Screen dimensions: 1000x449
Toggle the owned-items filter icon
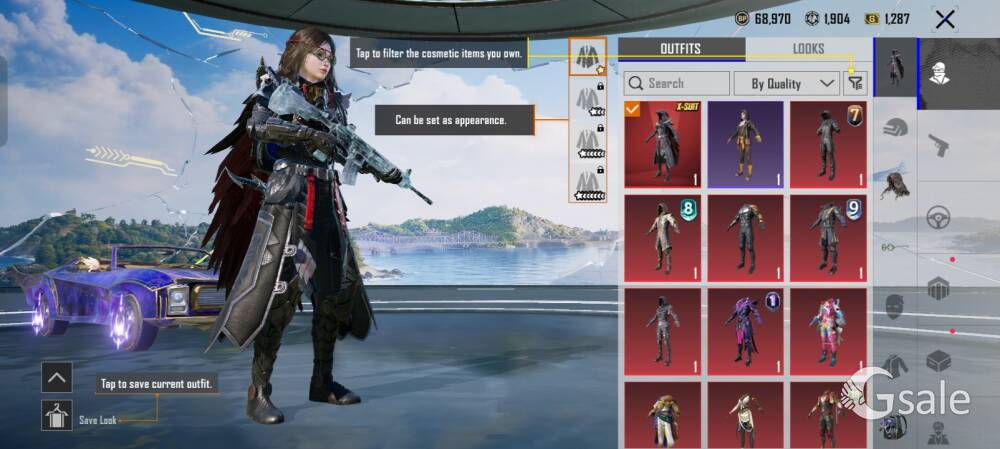pos(854,83)
